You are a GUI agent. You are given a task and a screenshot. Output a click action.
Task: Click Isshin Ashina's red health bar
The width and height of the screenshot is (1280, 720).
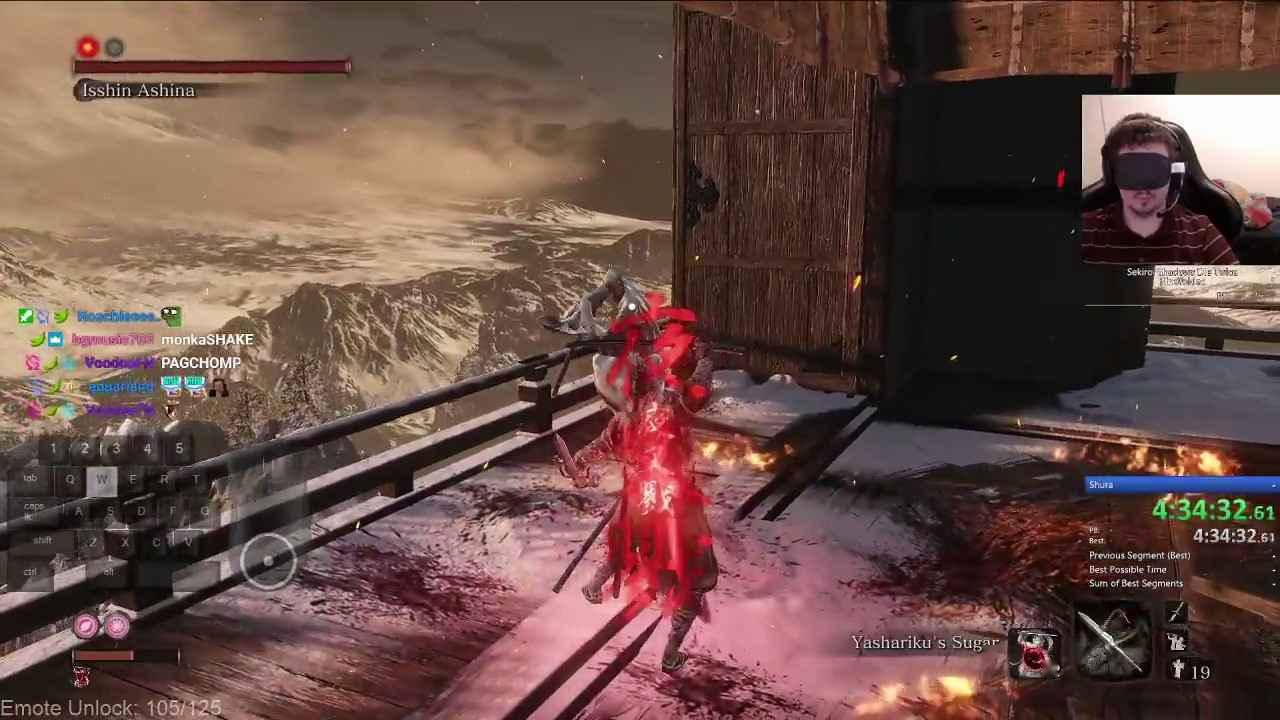pyautogui.click(x=208, y=65)
